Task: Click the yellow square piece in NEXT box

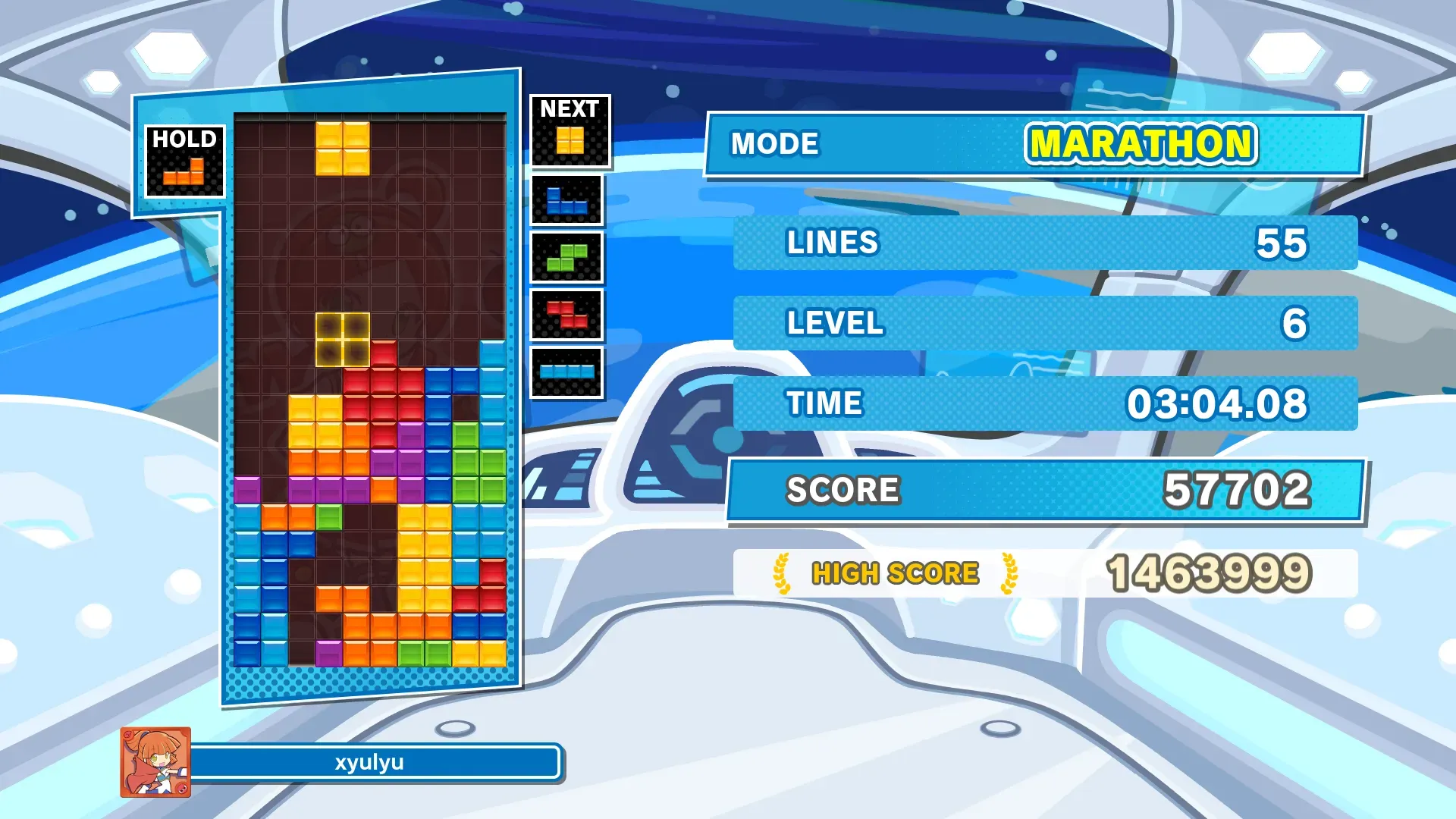Action: pyautogui.click(x=570, y=140)
